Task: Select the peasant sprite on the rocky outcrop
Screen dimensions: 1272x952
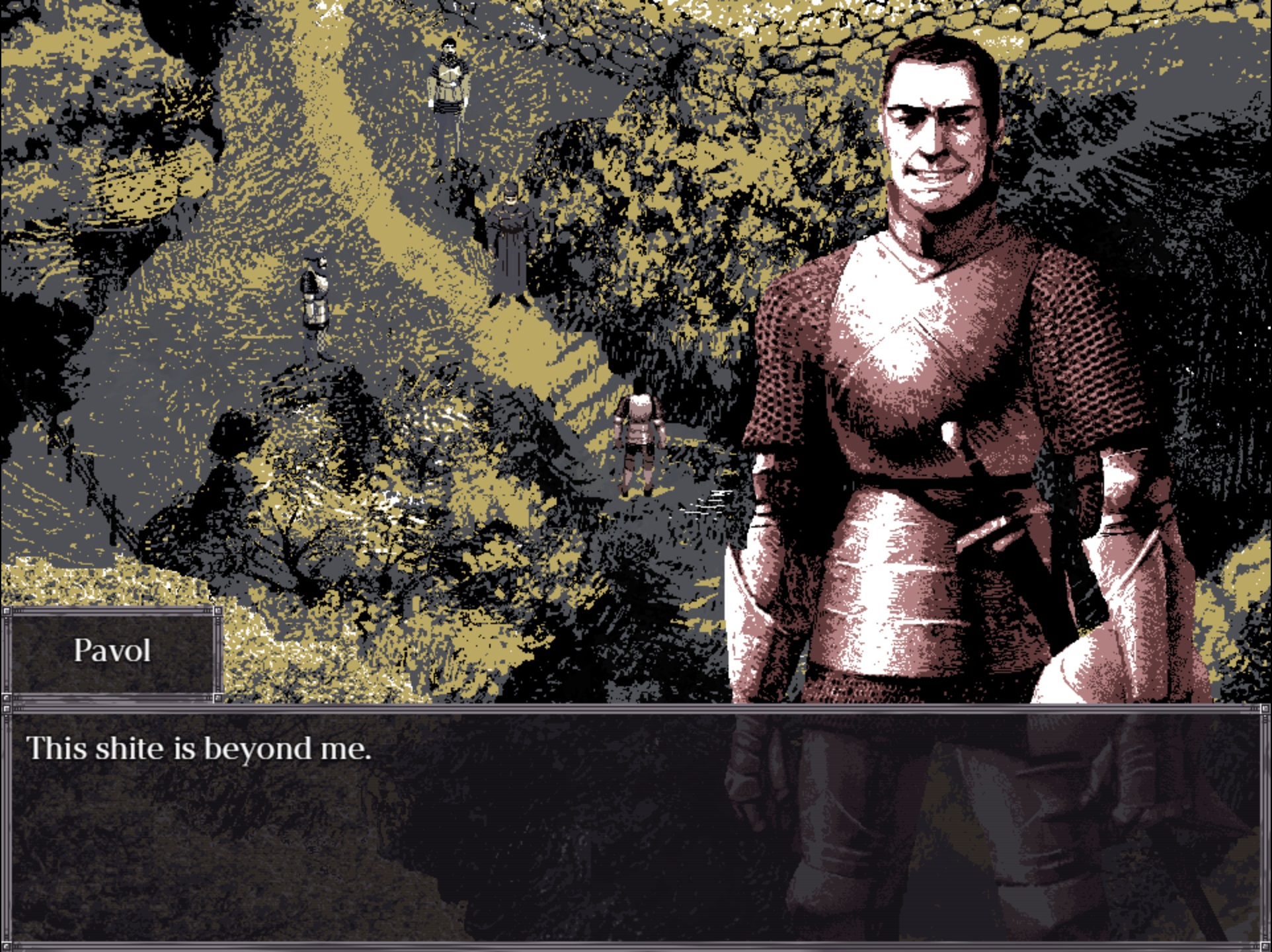Action: click(315, 297)
